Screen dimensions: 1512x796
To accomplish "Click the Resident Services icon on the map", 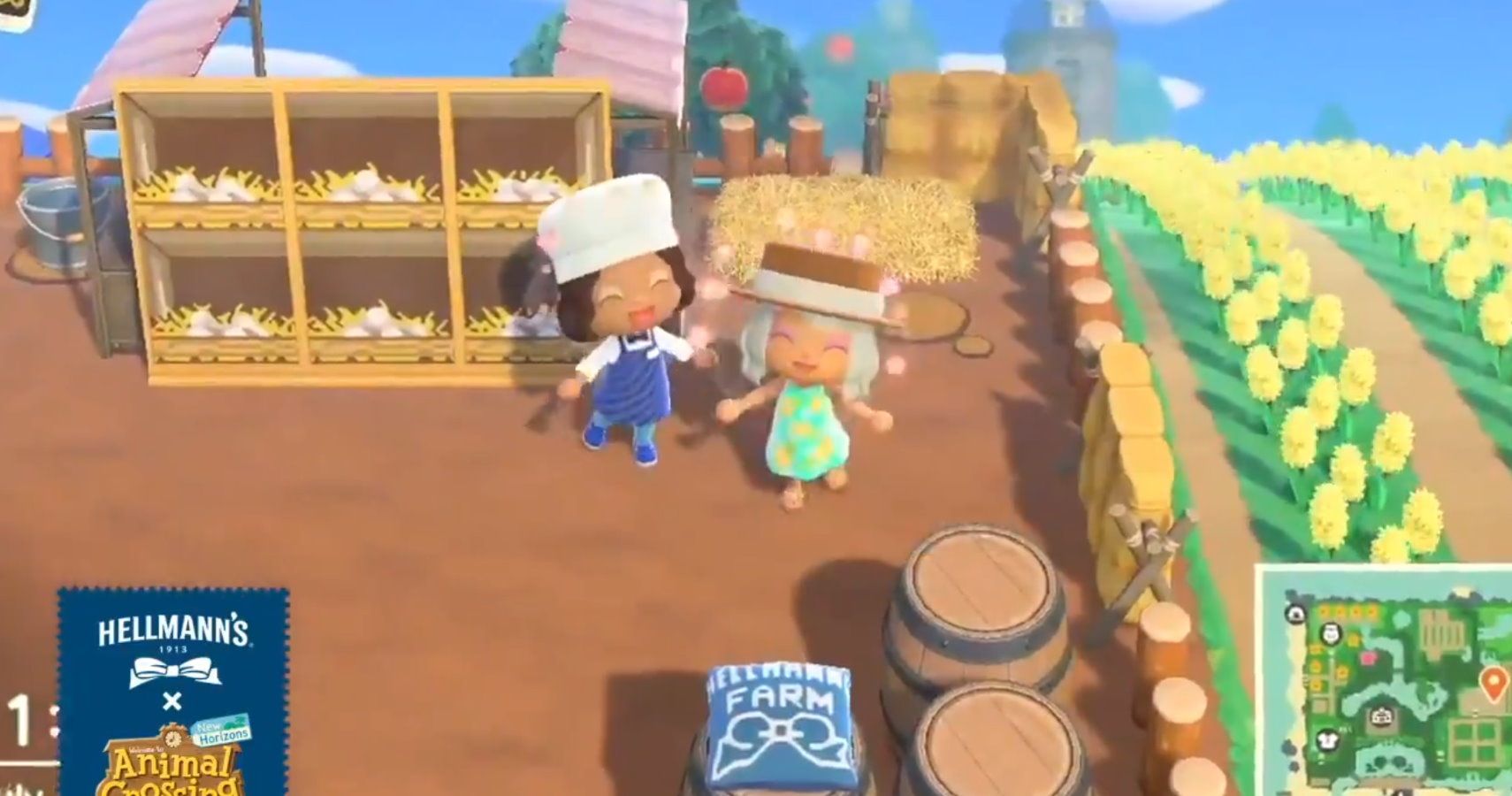I will pyautogui.click(x=1381, y=716).
